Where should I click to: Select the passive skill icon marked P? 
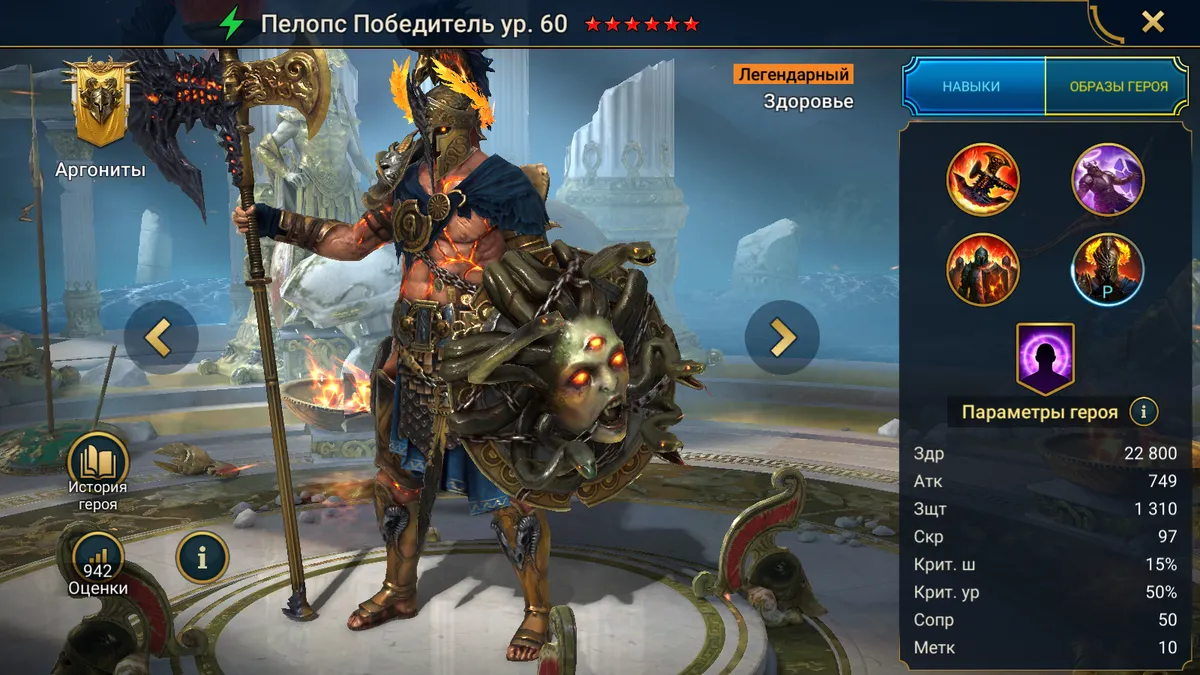coord(1108,269)
